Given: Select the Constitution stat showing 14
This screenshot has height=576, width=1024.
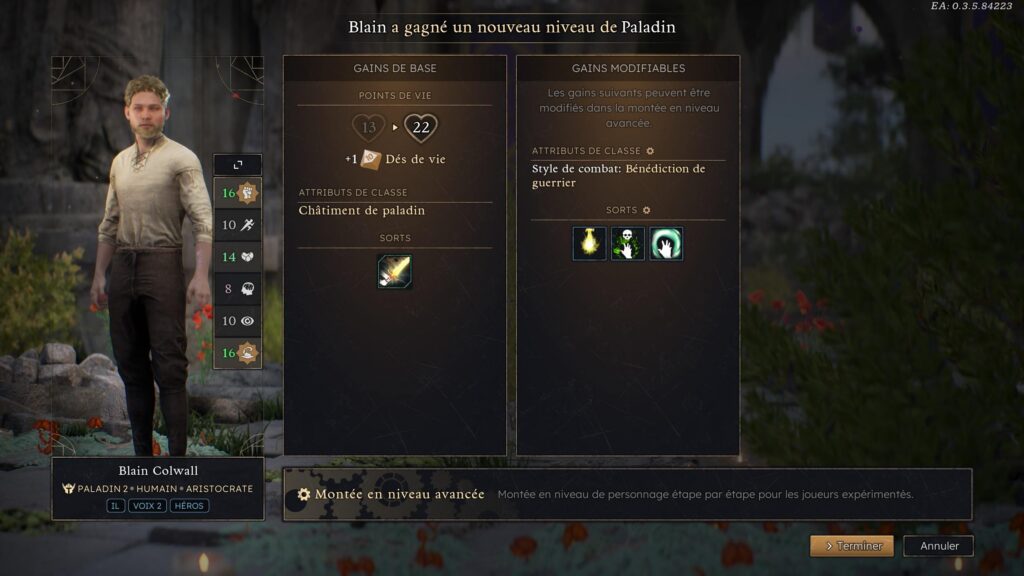Looking at the screenshot, I should click(238, 257).
